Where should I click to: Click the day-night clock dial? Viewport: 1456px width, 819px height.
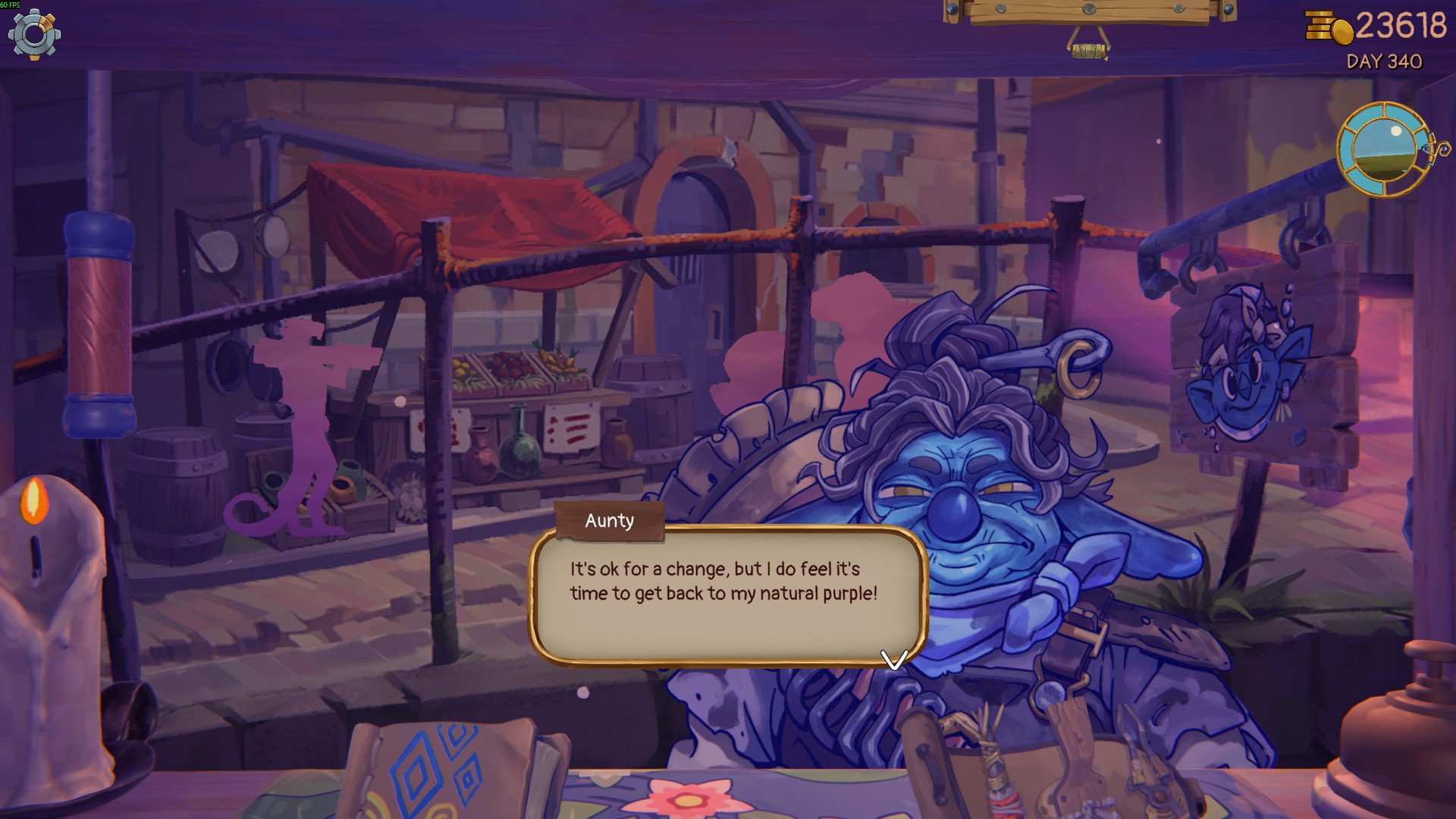tap(1384, 149)
